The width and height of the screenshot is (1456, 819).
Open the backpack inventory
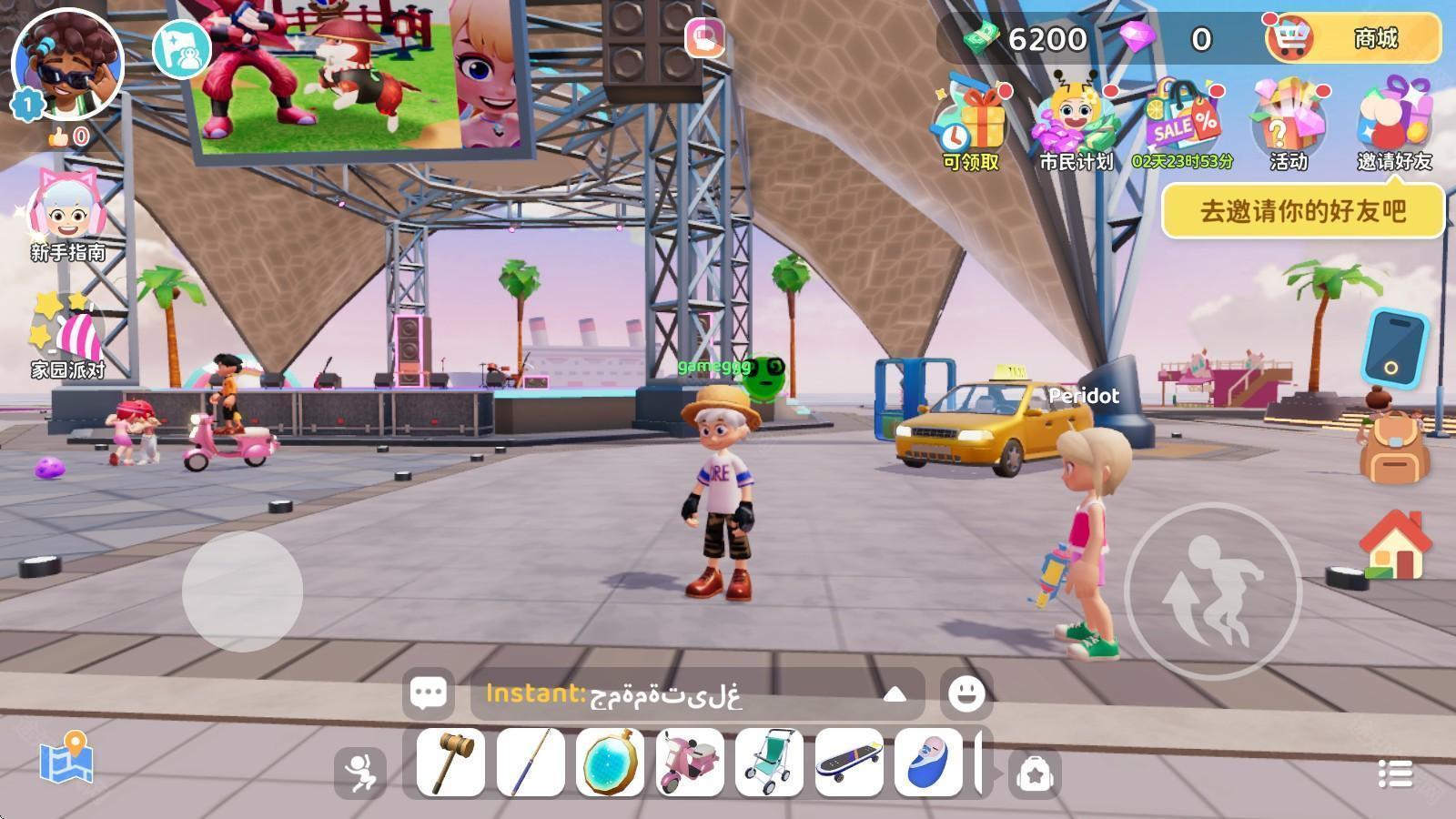pyautogui.click(x=1394, y=446)
